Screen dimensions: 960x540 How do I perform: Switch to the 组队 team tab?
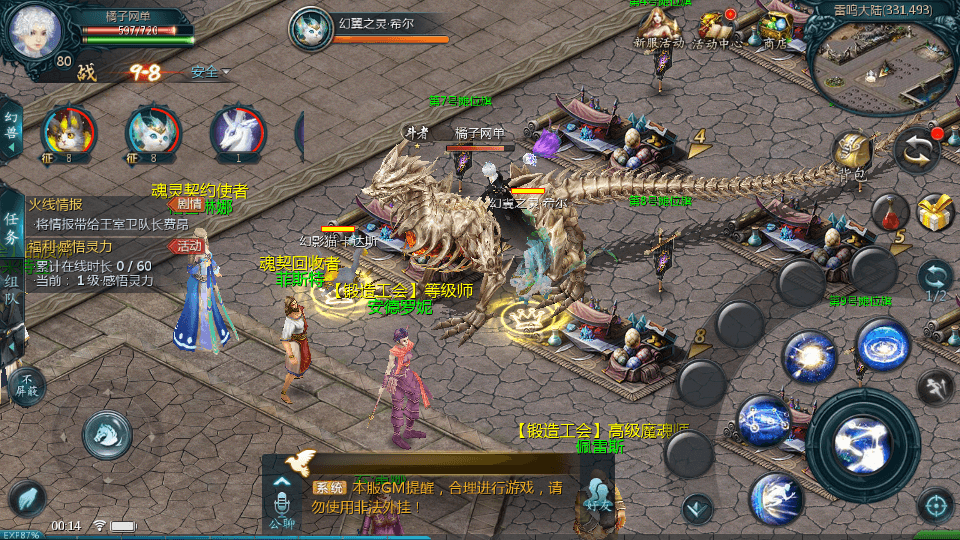(x=11, y=289)
